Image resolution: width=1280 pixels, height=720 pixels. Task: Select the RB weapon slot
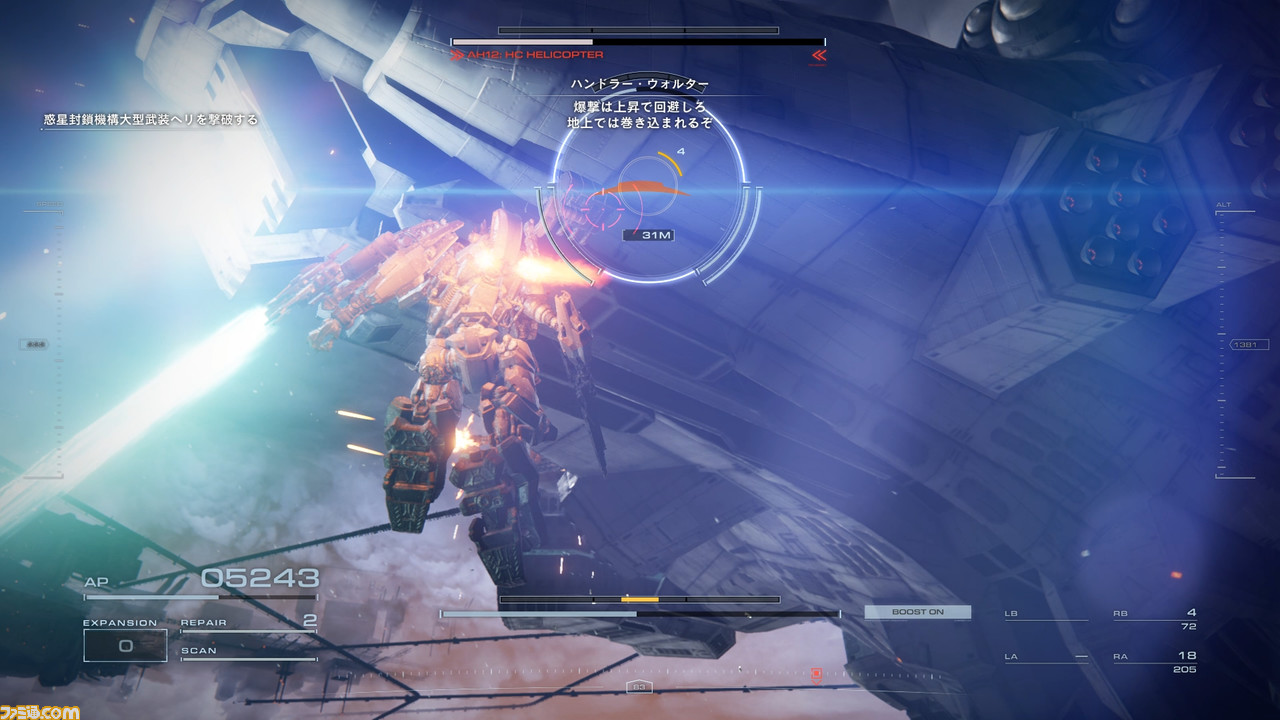point(1155,618)
